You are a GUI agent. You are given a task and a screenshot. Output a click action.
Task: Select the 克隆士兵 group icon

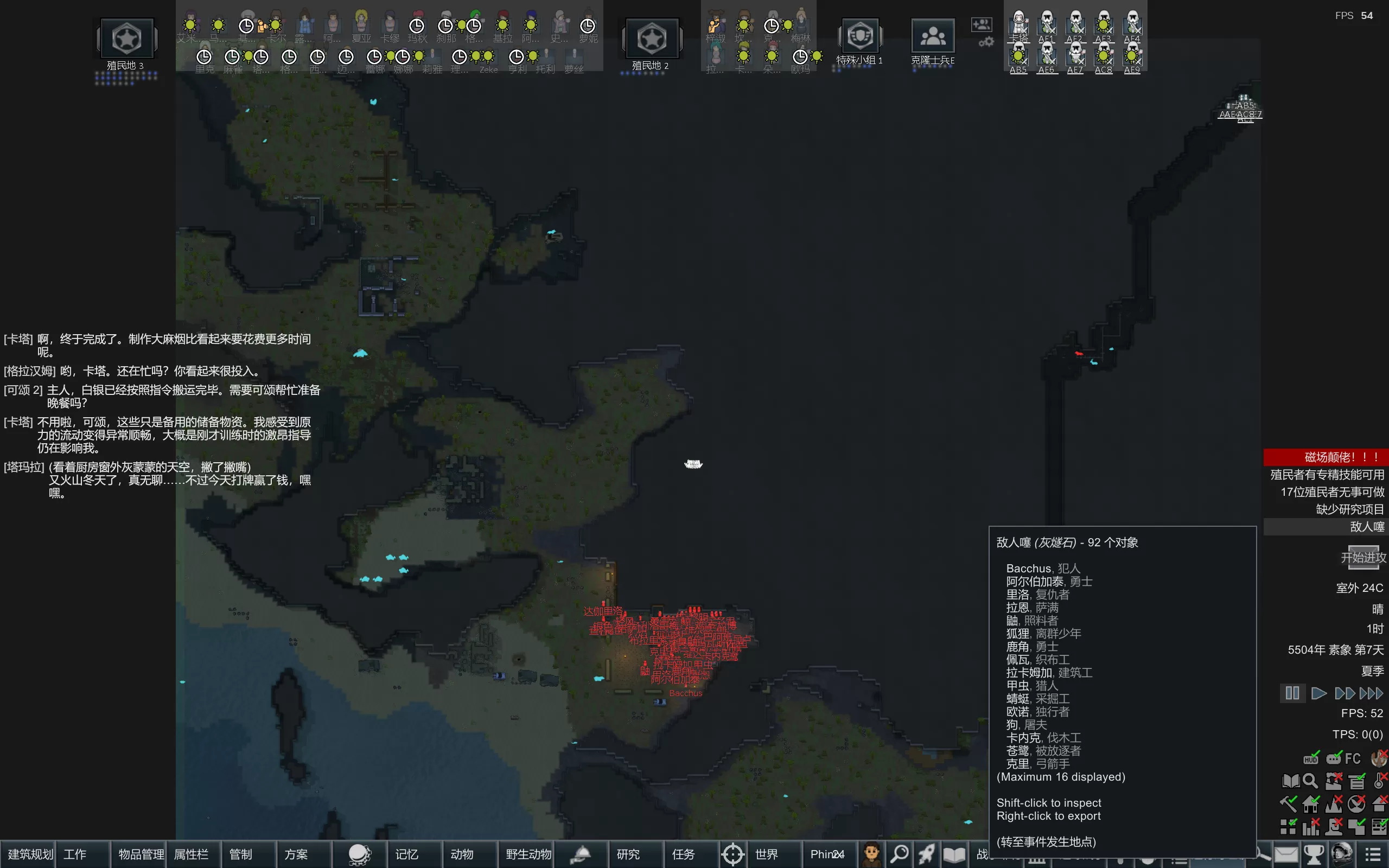[933, 37]
